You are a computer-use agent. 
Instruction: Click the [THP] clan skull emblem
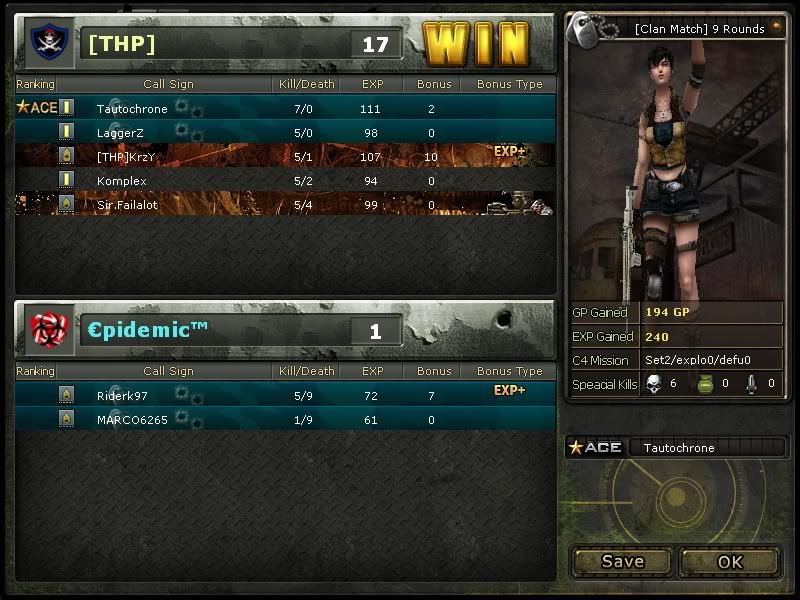tap(47, 43)
